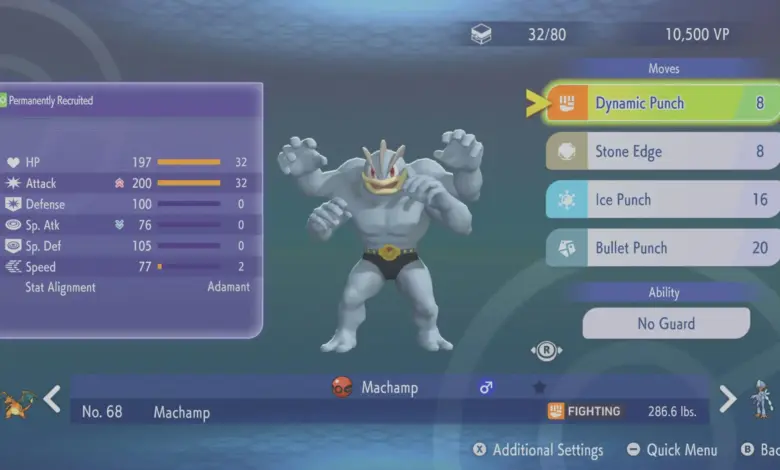Select the Dynamic Punch move
The width and height of the screenshot is (780, 470).
click(662, 103)
